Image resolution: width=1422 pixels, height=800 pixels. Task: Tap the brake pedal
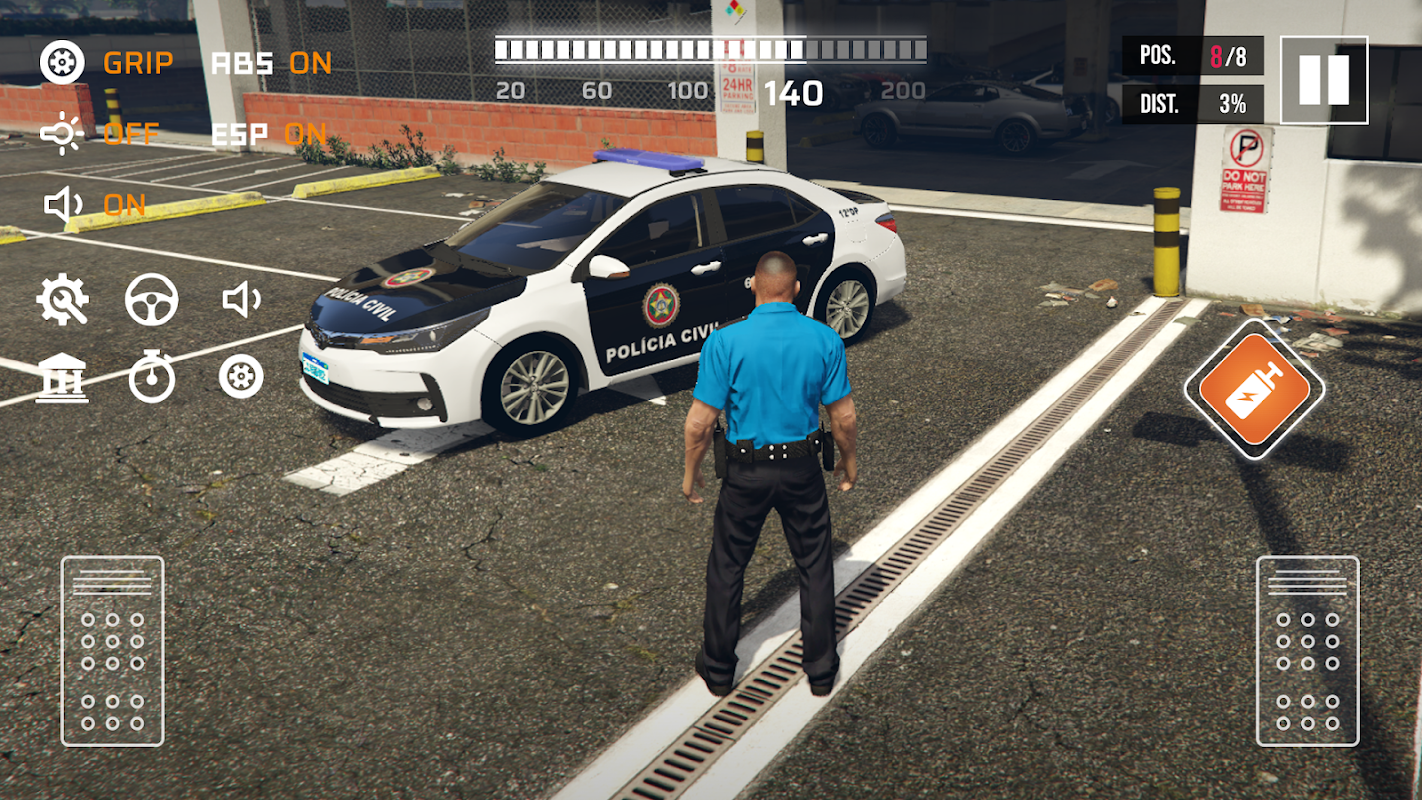[x=112, y=651]
